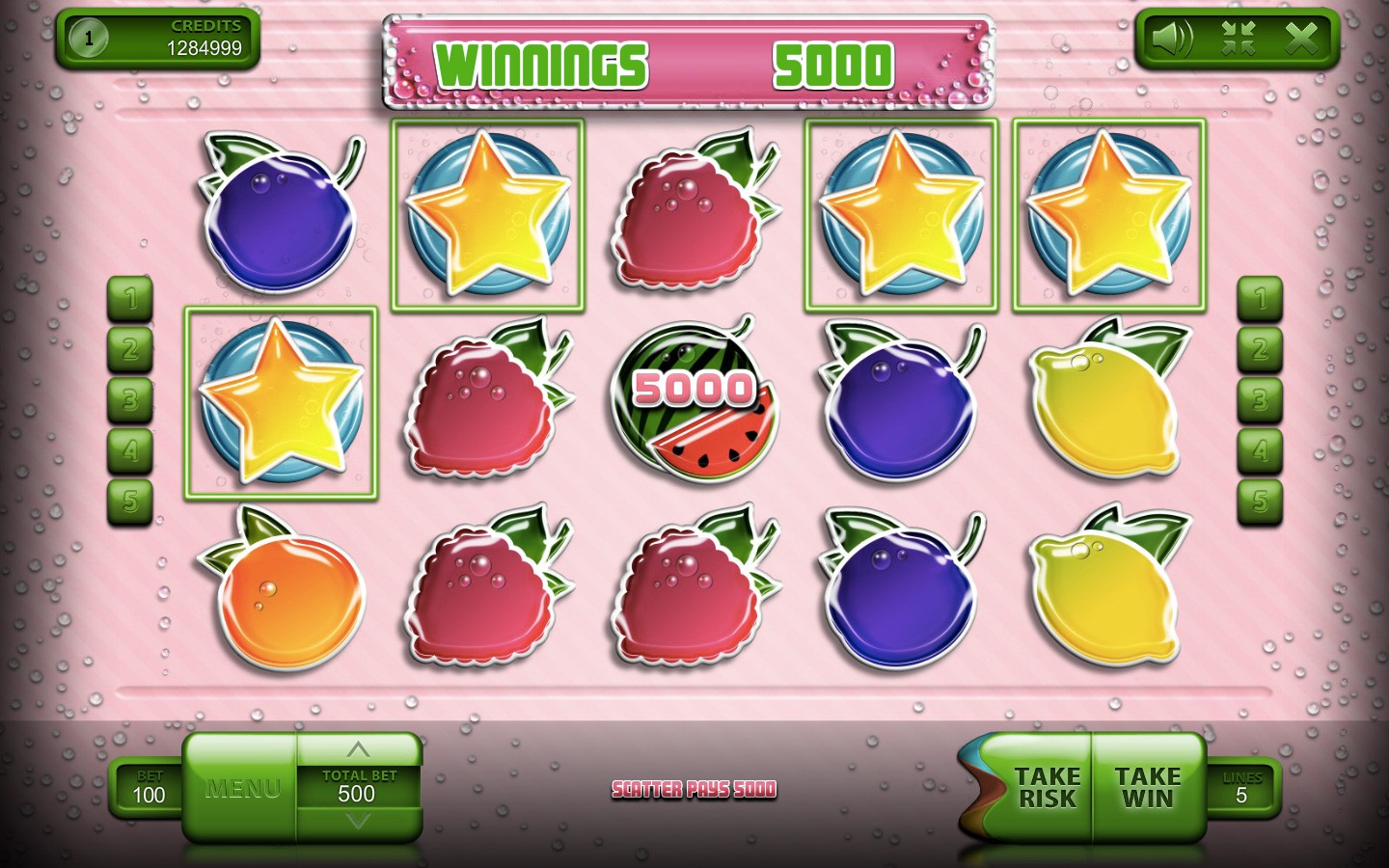Exit fullscreen with the arrows icon

point(1238,39)
